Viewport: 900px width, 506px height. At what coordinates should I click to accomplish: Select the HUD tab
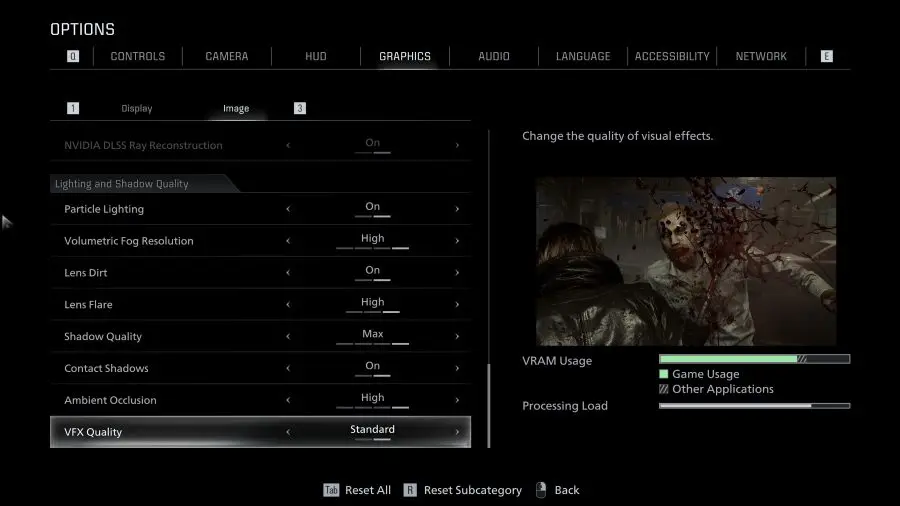[x=316, y=56]
